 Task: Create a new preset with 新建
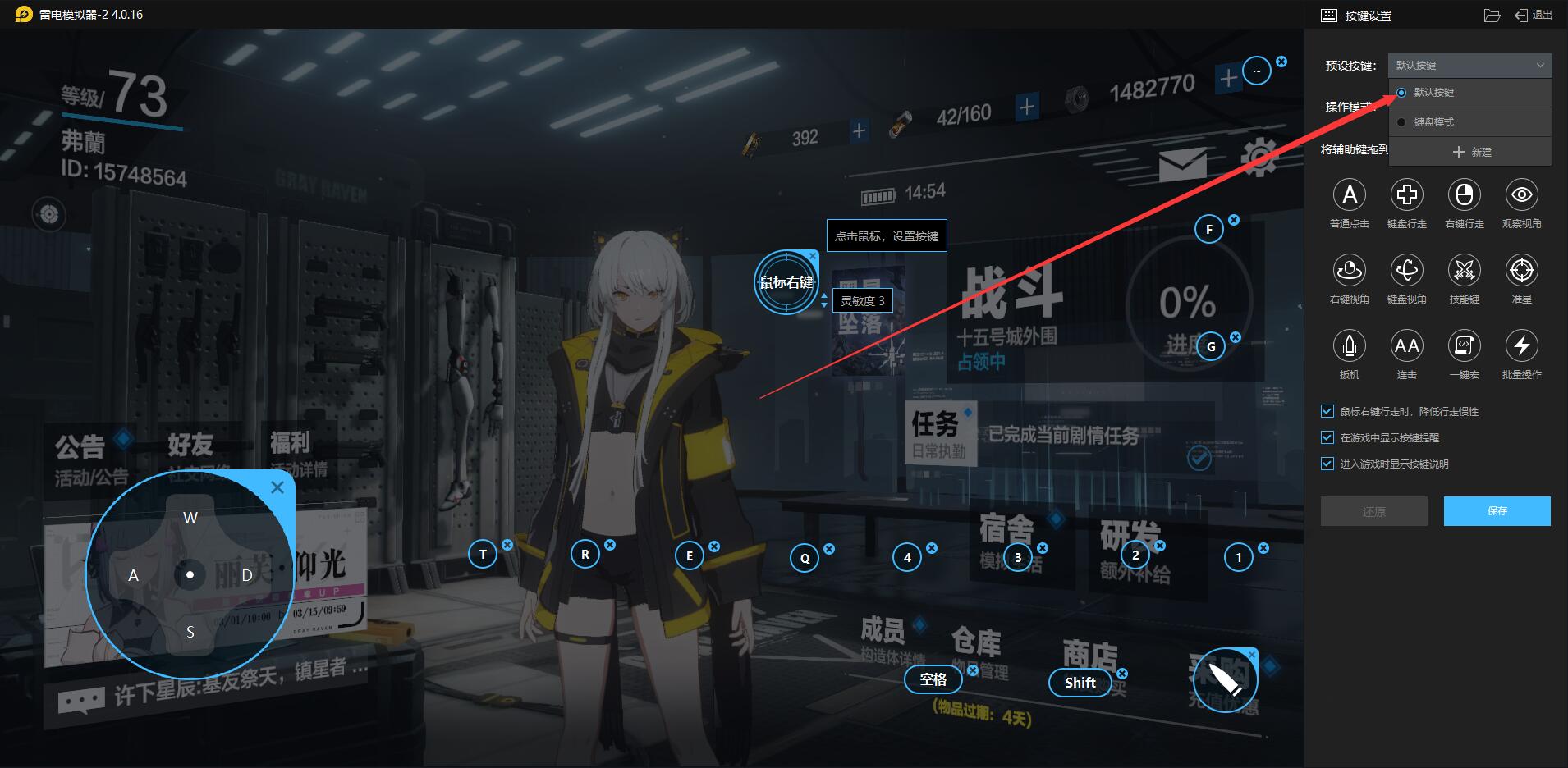pyautogui.click(x=1471, y=152)
